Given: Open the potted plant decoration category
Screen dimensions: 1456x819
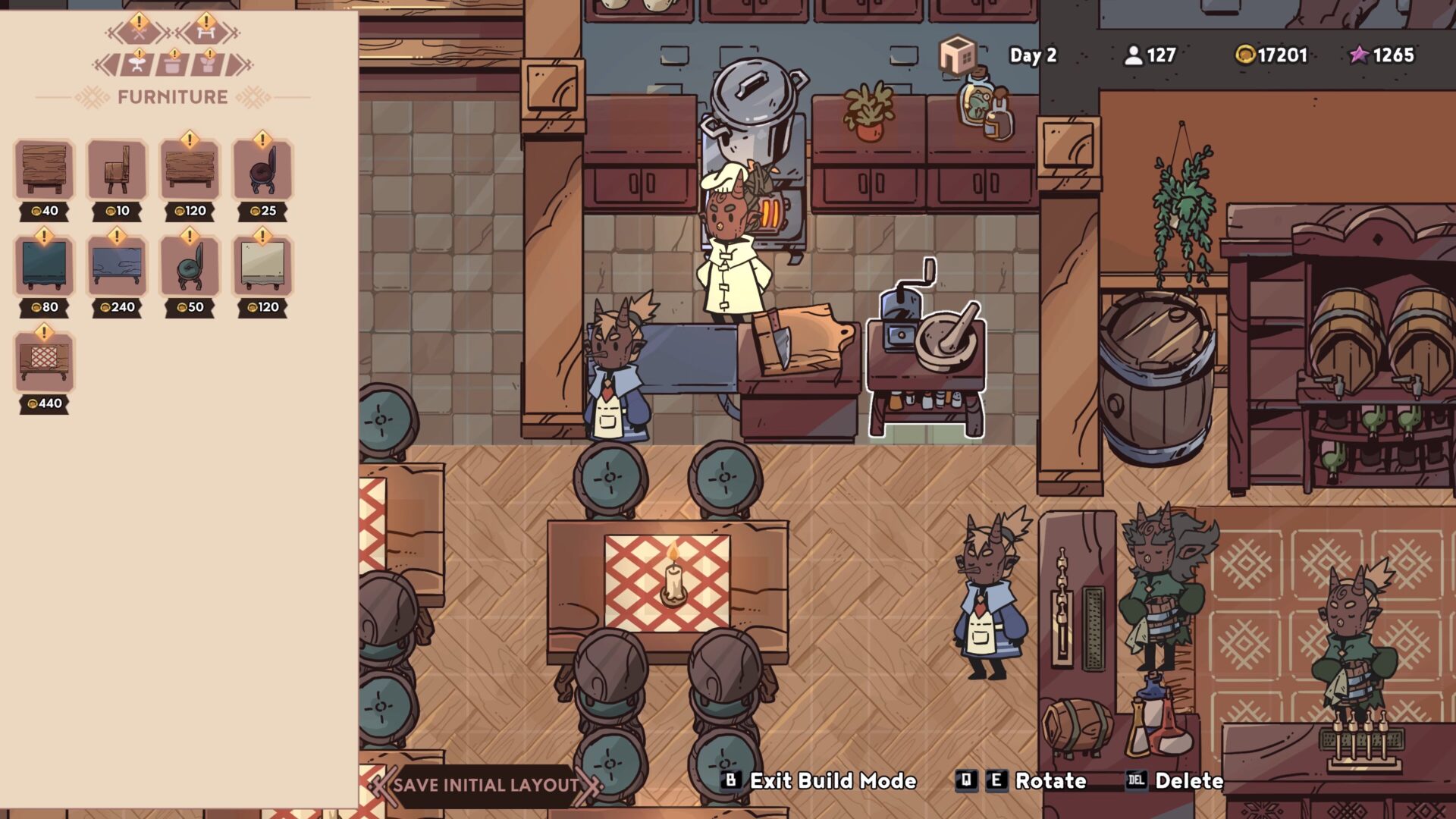Looking at the screenshot, I should [x=209, y=64].
